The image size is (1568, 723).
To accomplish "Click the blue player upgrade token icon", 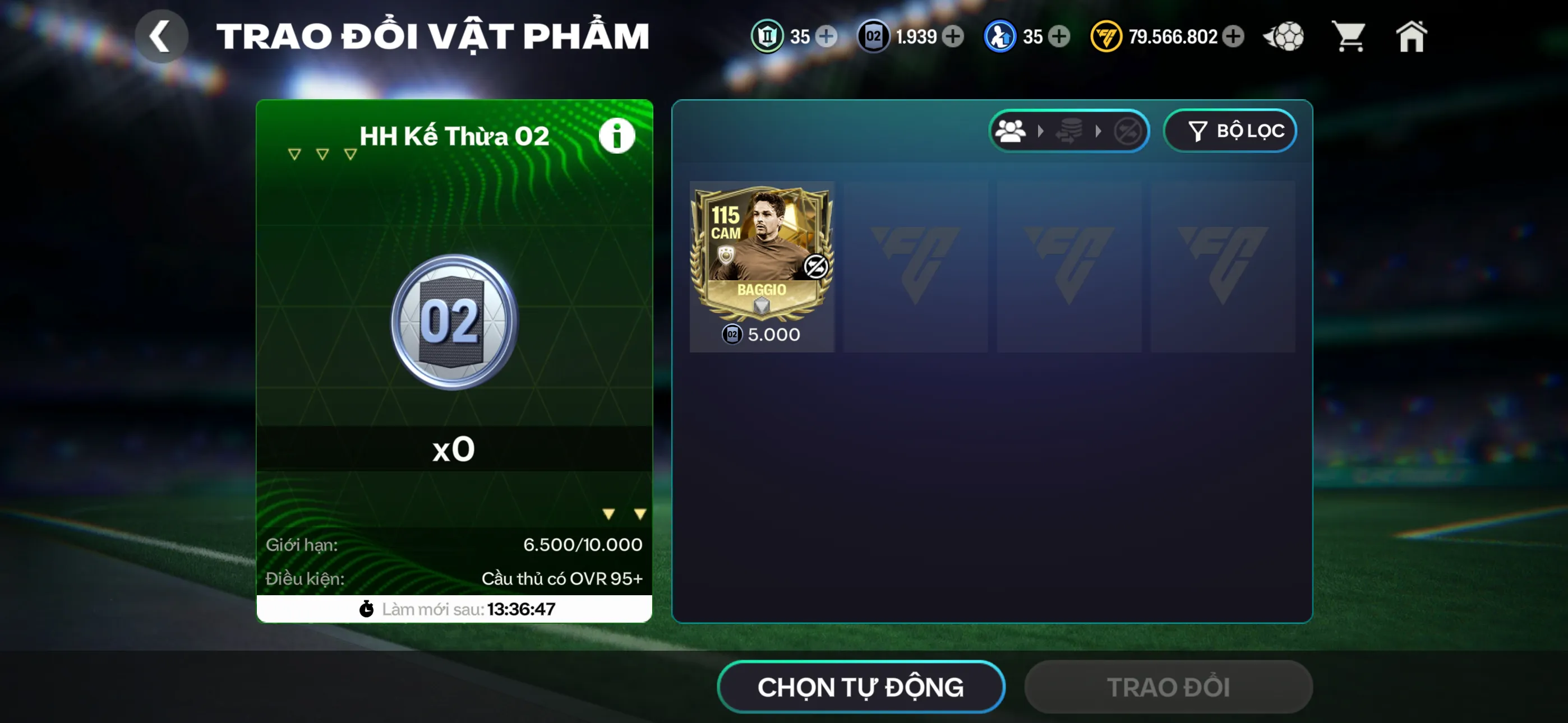I will point(1001,36).
